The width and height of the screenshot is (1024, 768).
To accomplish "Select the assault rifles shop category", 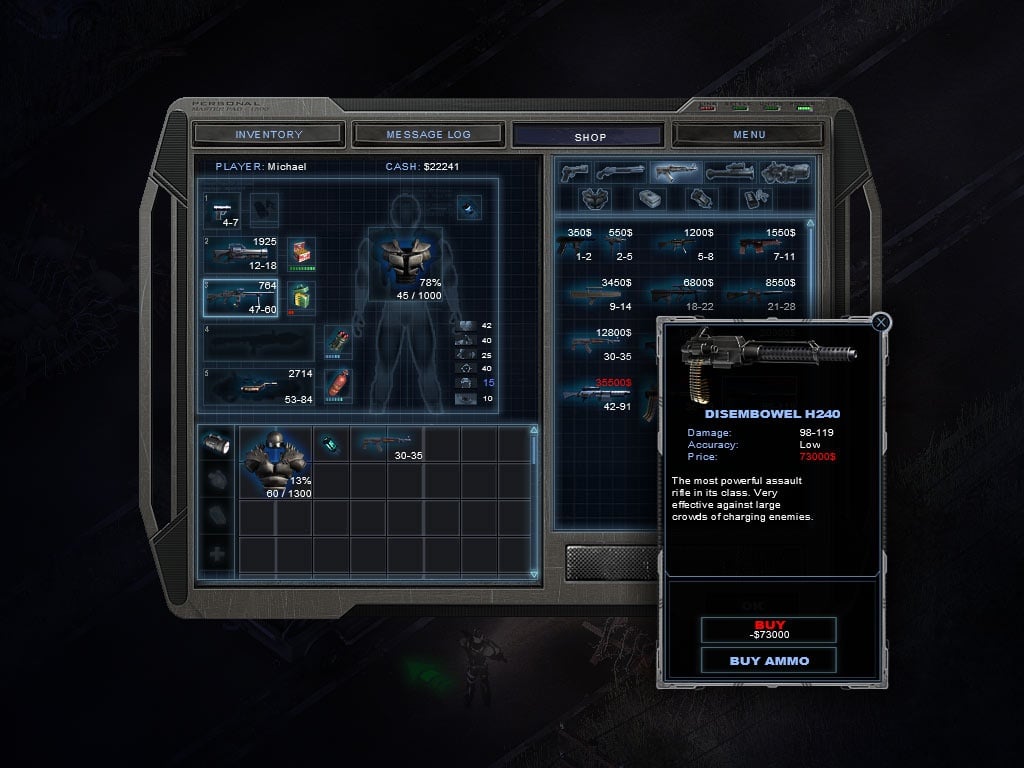I will click(675, 172).
